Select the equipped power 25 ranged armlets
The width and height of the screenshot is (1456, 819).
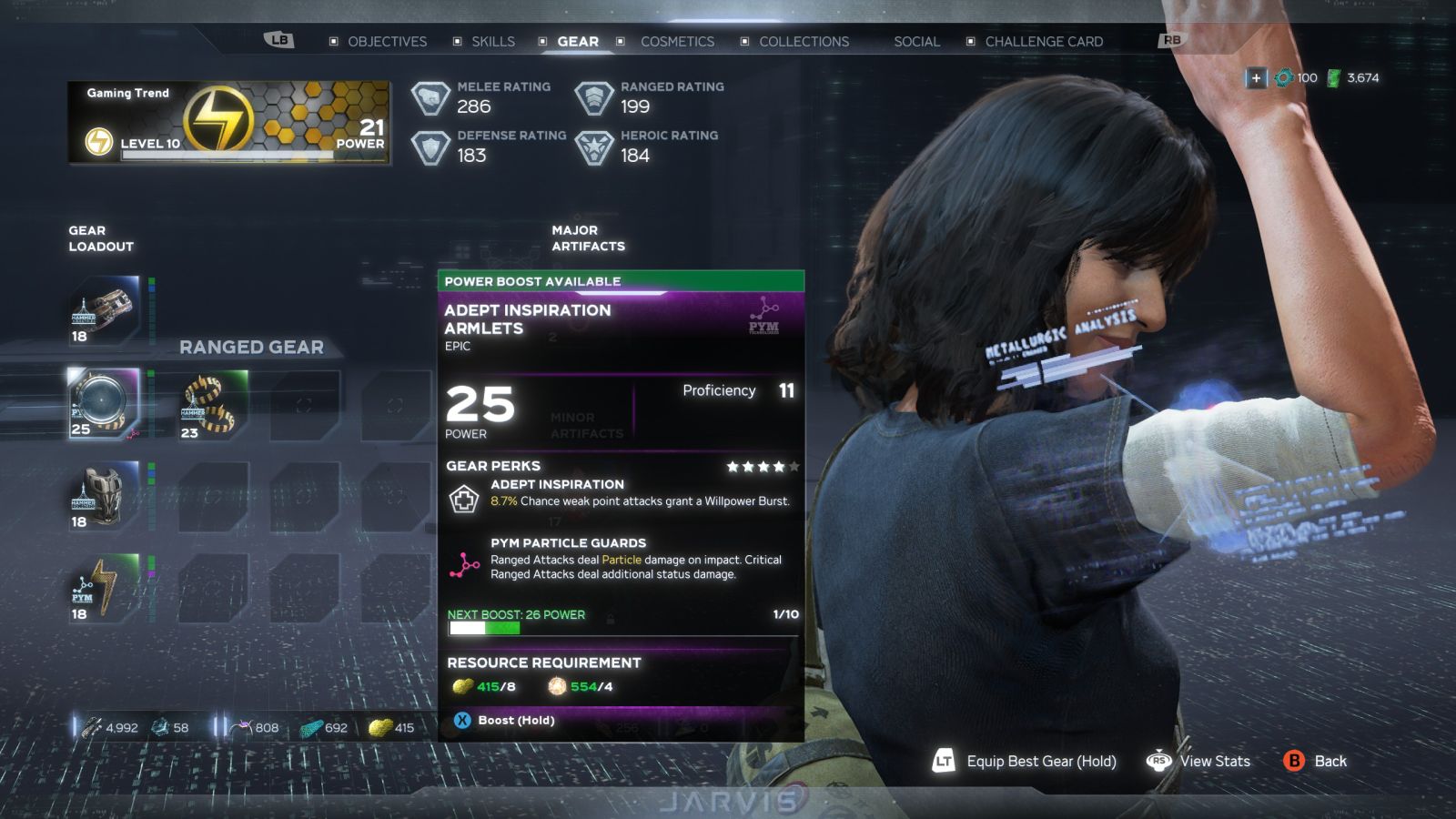(x=104, y=404)
